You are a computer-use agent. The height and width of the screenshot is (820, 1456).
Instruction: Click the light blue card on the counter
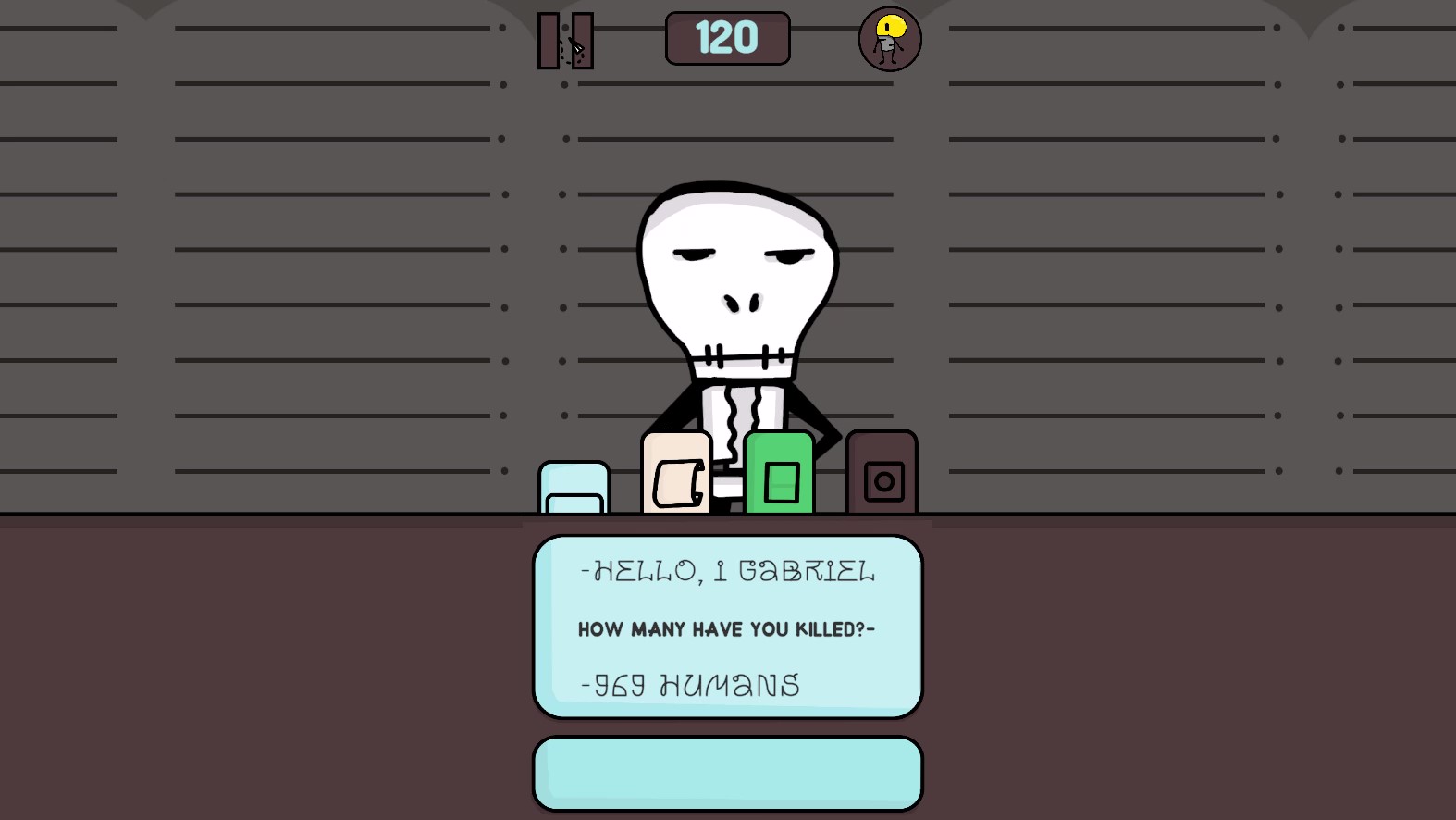574,486
